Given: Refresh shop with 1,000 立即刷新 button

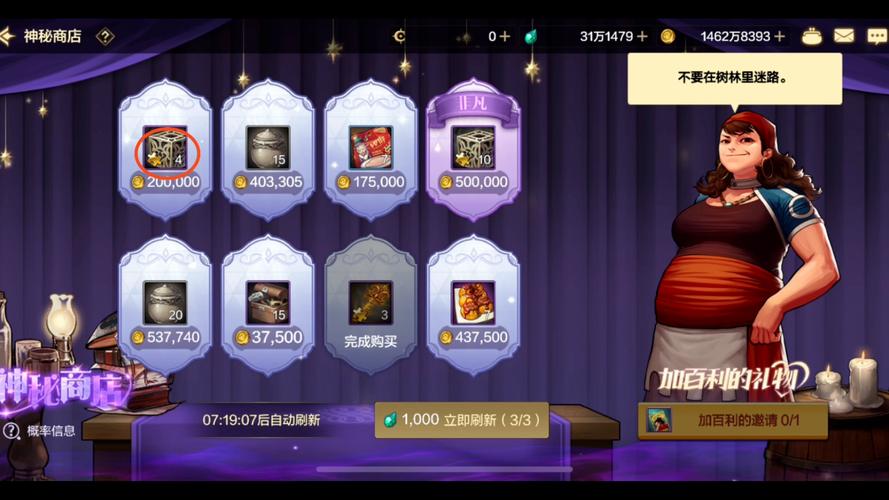Looking at the screenshot, I should pyautogui.click(x=465, y=420).
